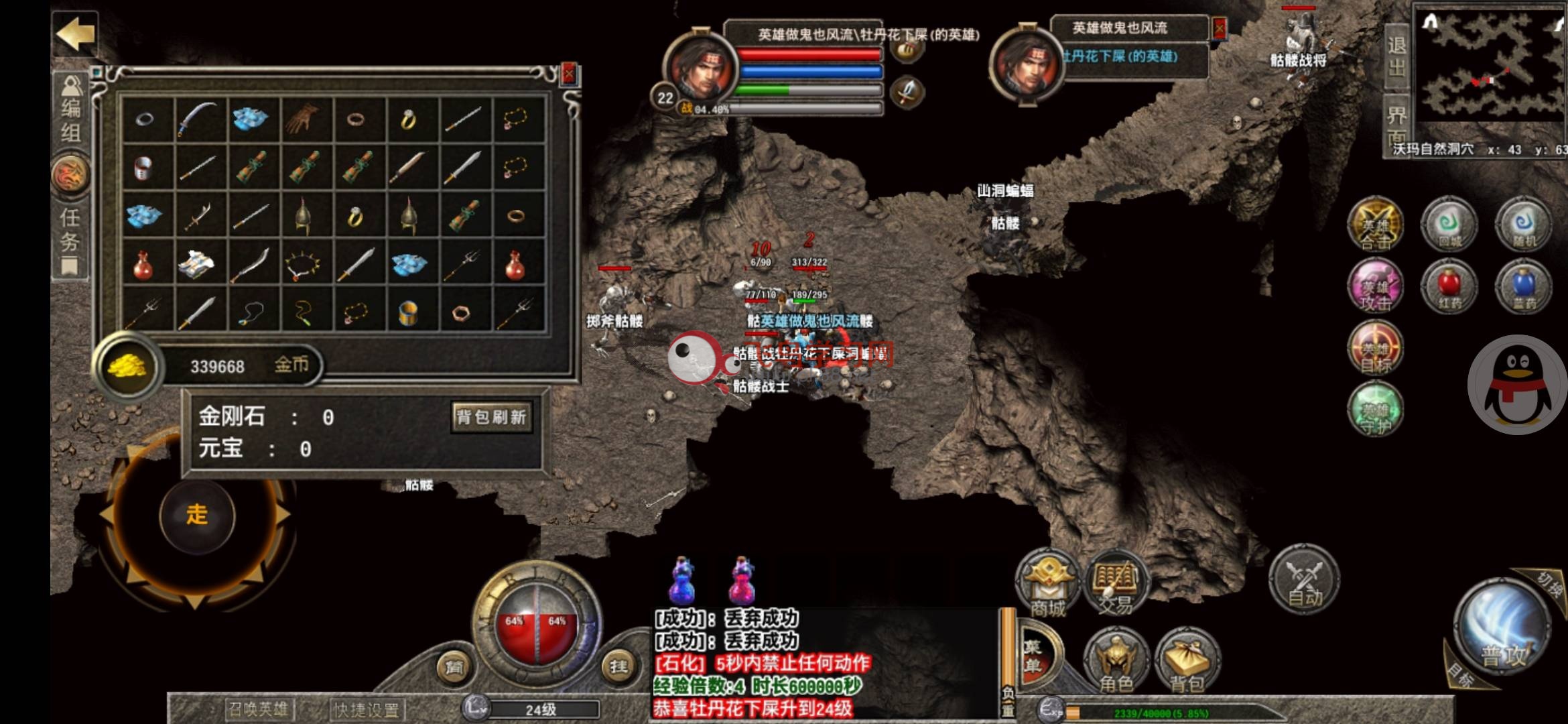The width and height of the screenshot is (1568, 724).
Task: Tap the yellow back arrow
Action: tap(75, 34)
